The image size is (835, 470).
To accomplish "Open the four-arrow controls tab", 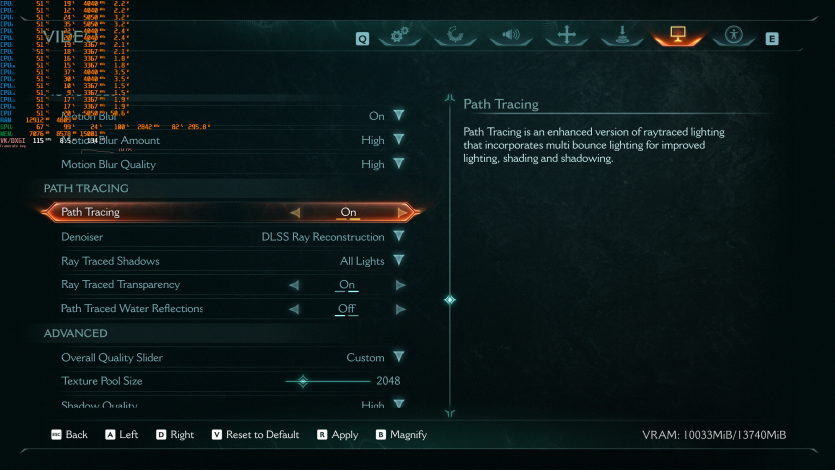I will tap(566, 37).
